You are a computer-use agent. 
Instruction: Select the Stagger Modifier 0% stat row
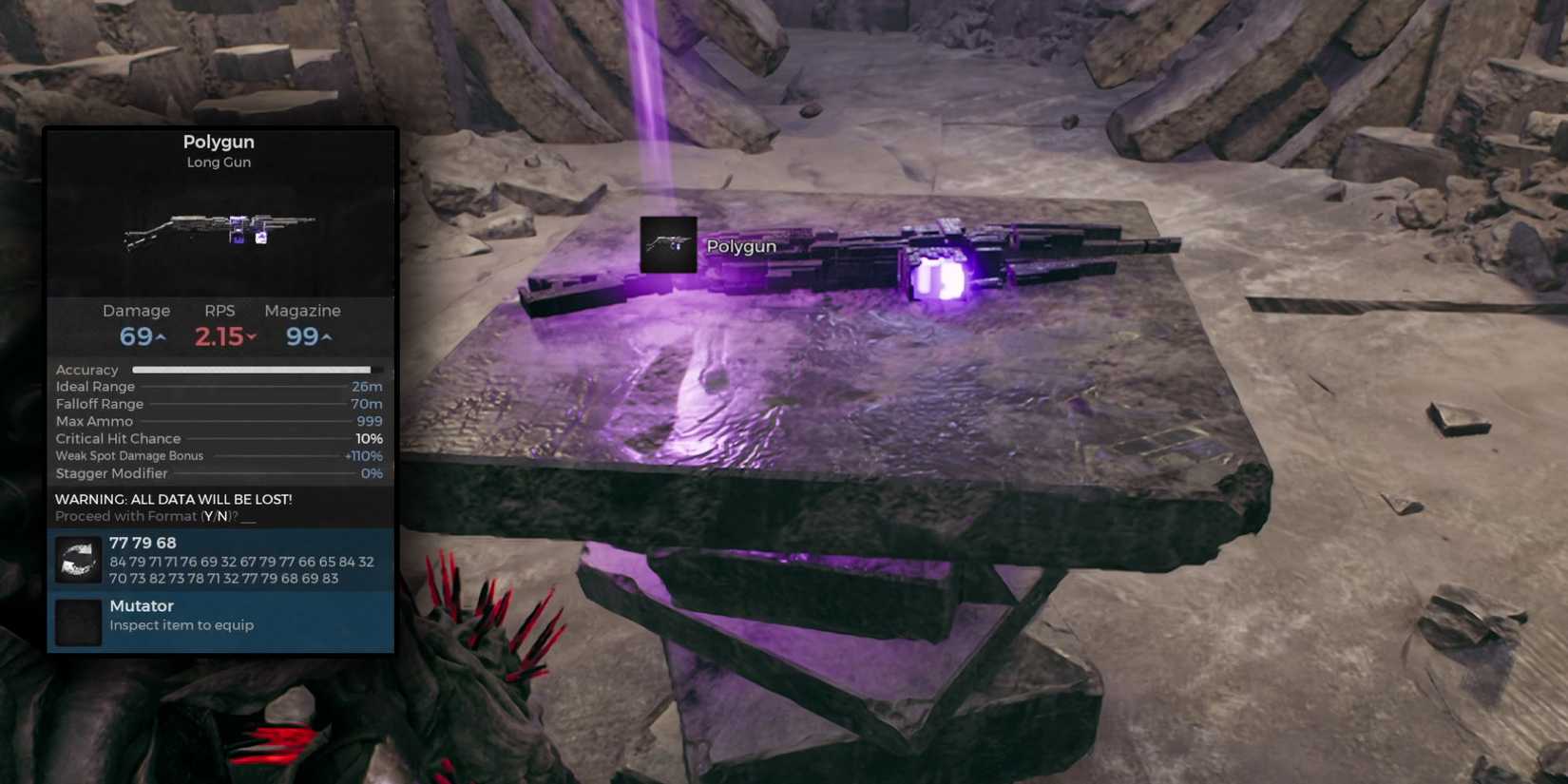[x=219, y=472]
